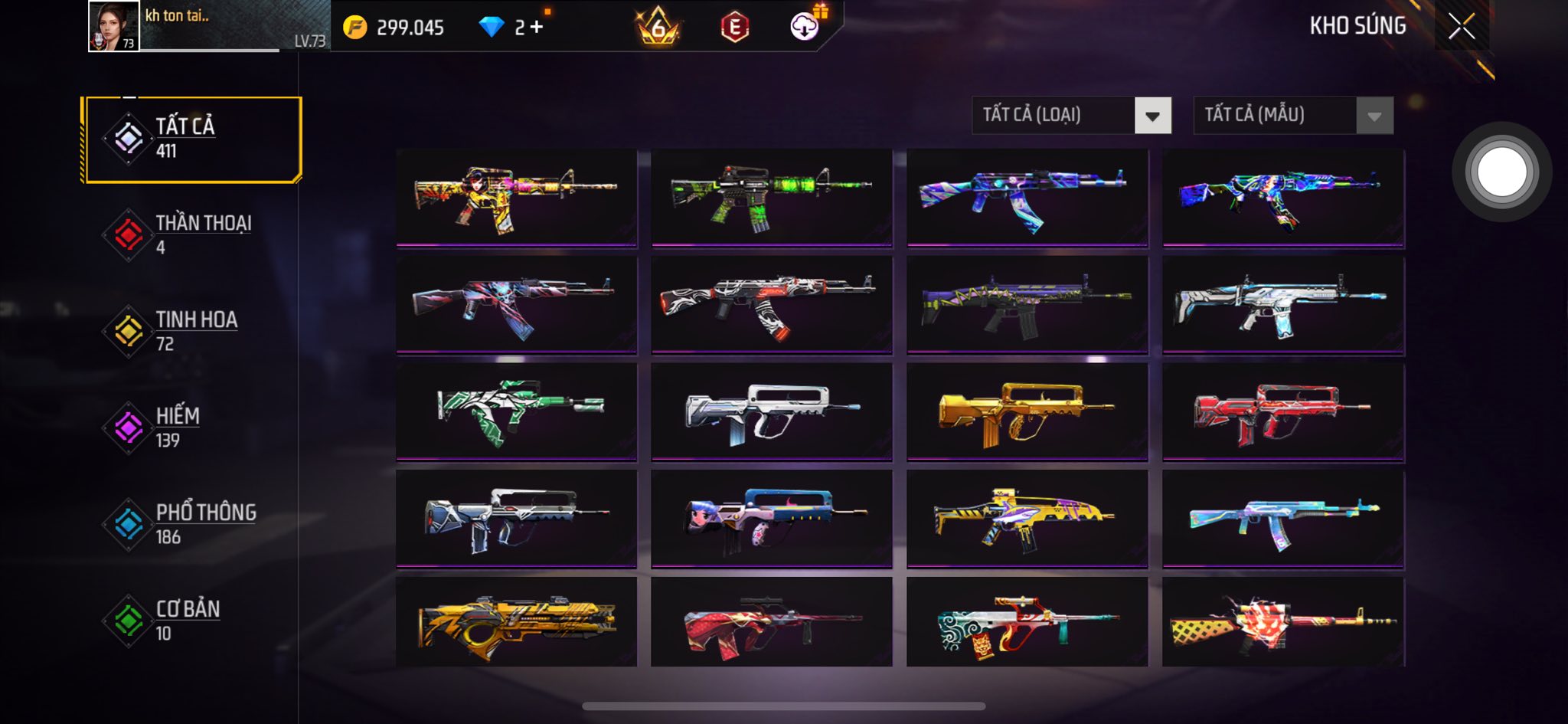Select the Tinh Hoa category
Image resolution: width=1568 pixels, height=724 pixels.
[x=191, y=331]
